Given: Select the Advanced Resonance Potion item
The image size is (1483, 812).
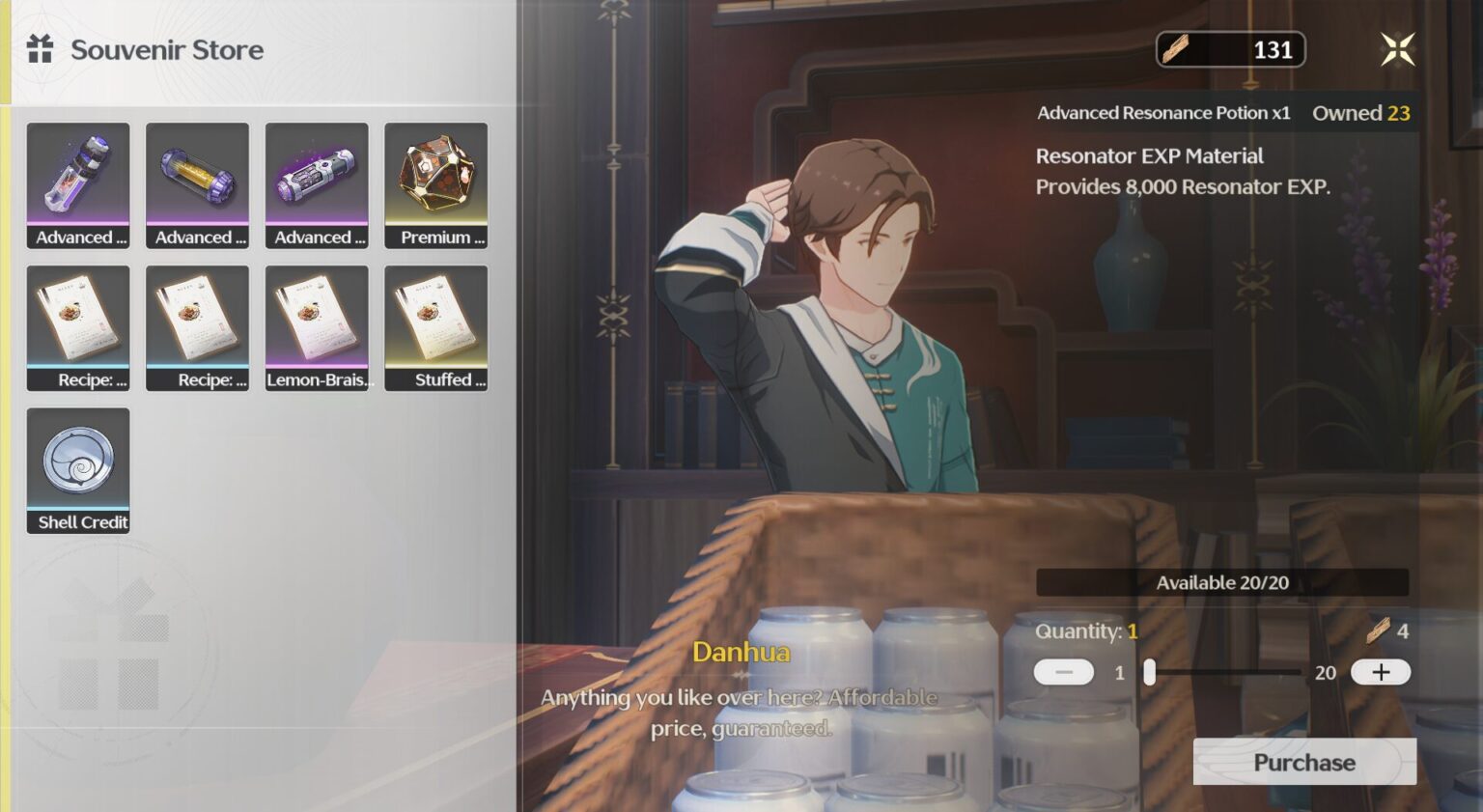Looking at the screenshot, I should (x=78, y=184).
